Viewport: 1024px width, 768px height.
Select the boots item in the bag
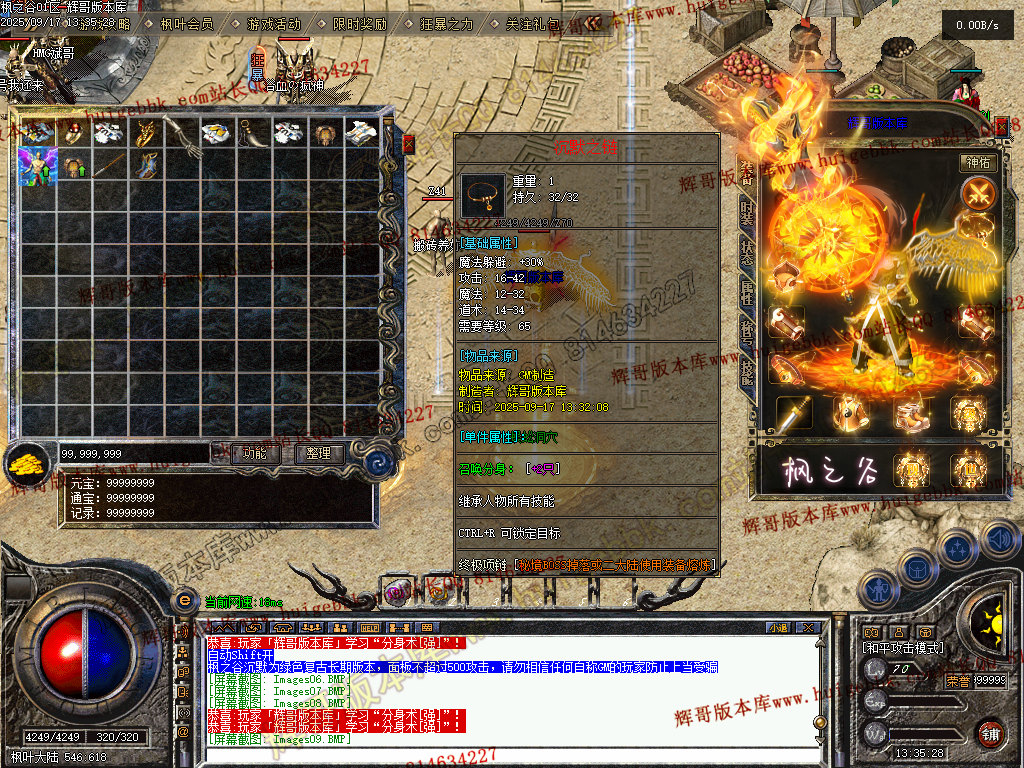click(x=145, y=165)
